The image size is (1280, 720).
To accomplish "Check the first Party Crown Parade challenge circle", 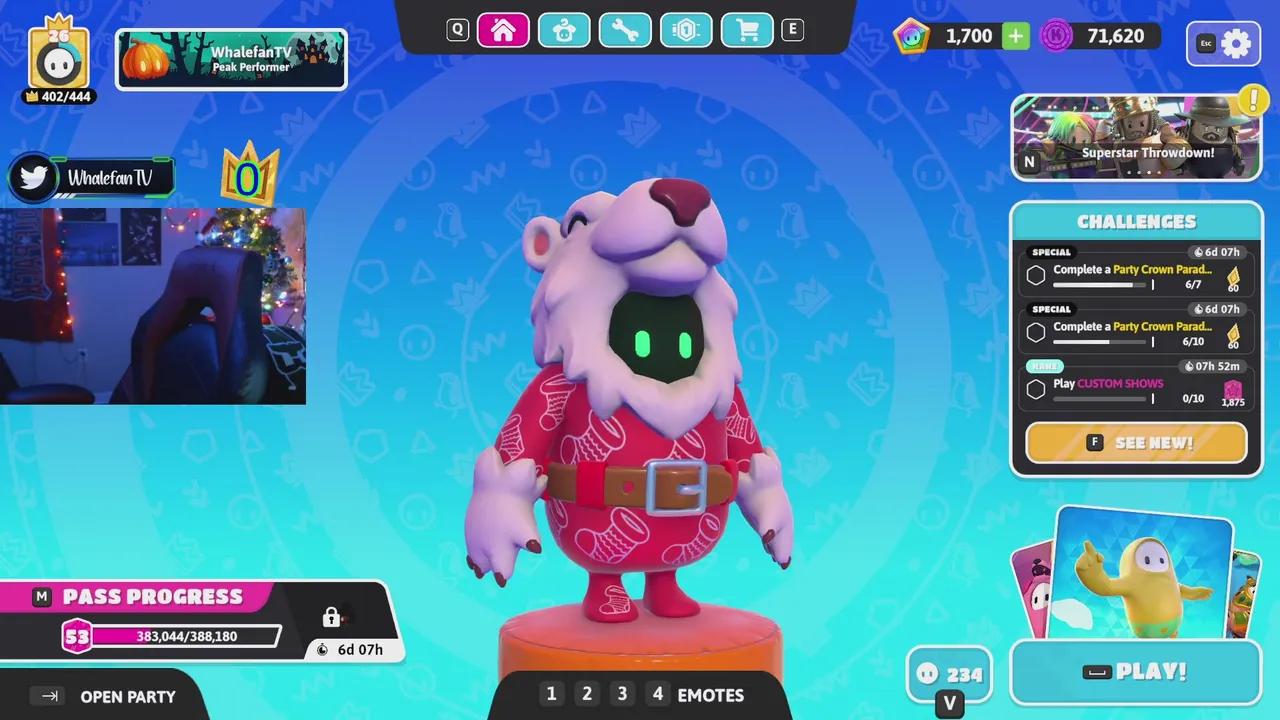I will click(1036, 274).
